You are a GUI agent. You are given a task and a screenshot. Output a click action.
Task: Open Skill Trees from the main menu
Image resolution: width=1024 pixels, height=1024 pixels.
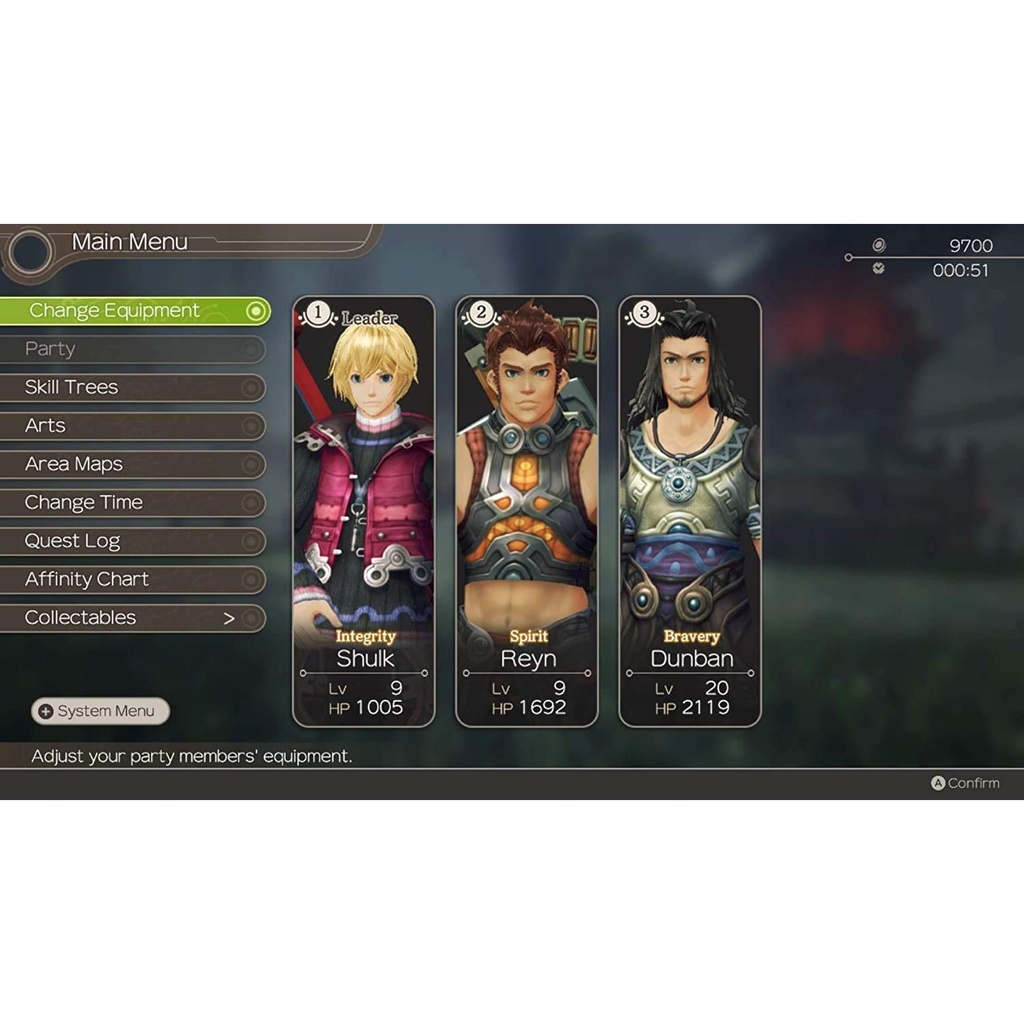pyautogui.click(x=130, y=387)
